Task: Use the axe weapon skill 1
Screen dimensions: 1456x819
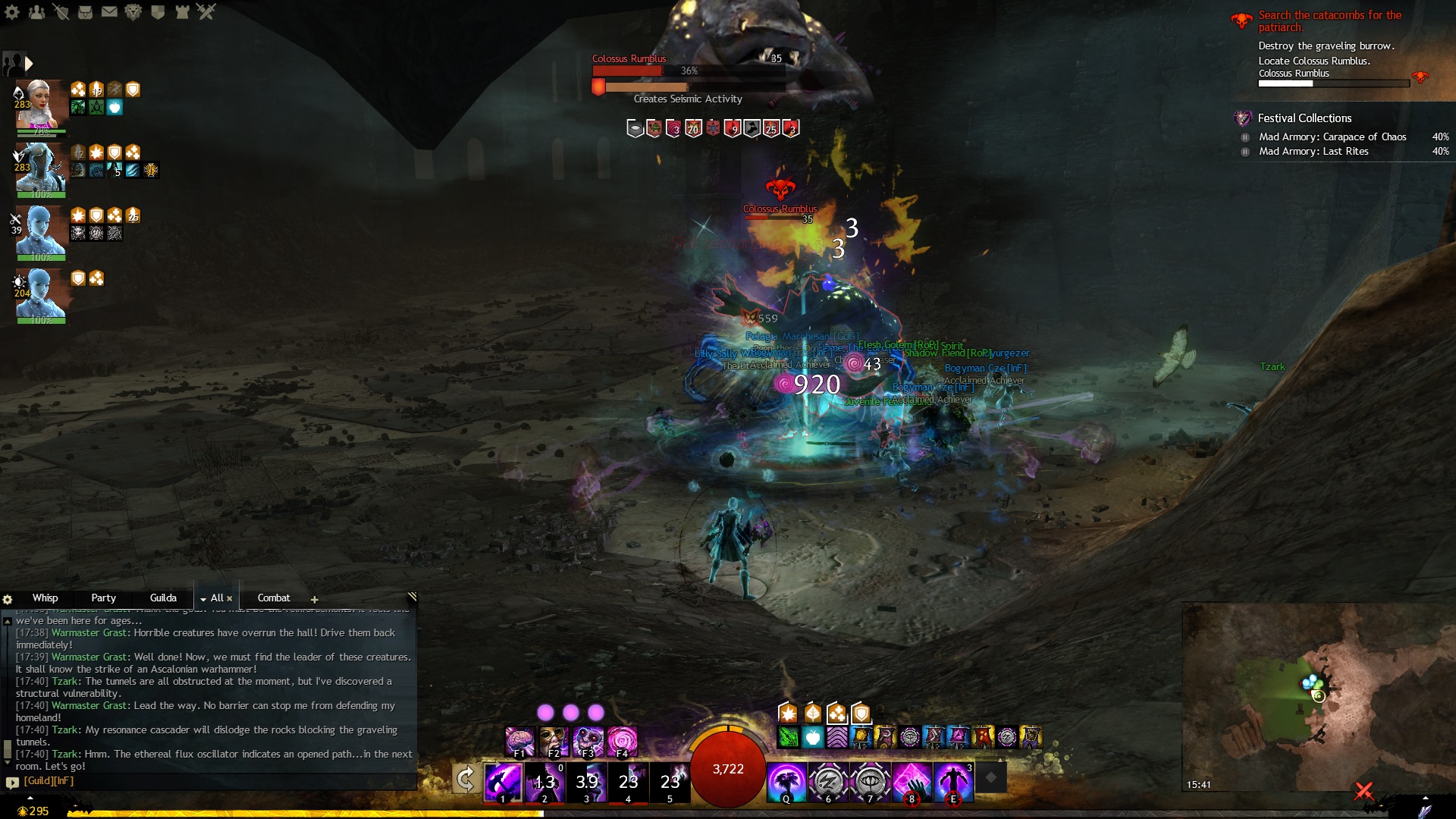Action: coord(503,782)
